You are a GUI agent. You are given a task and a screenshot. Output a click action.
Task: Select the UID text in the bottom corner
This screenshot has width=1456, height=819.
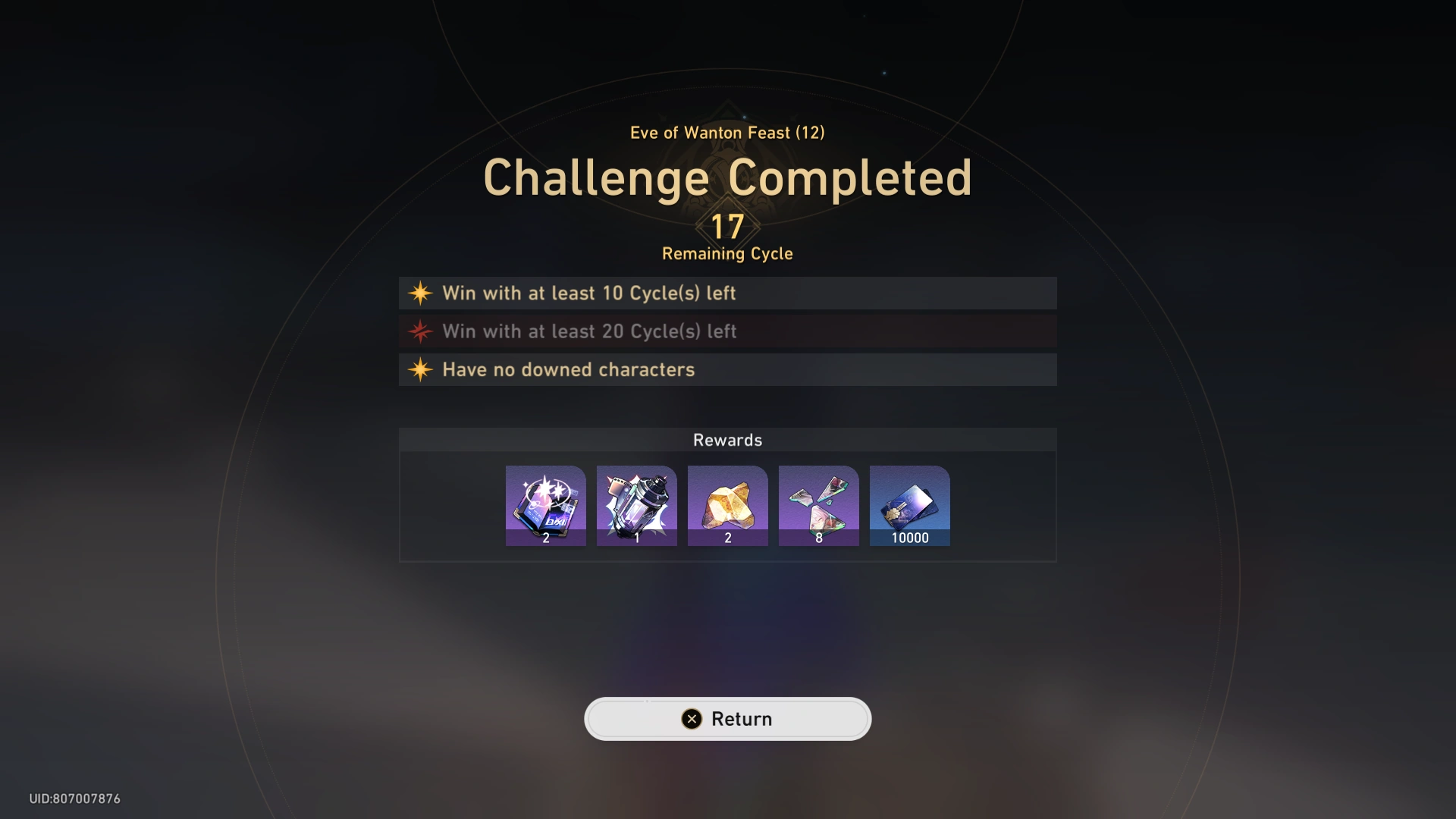pos(74,798)
